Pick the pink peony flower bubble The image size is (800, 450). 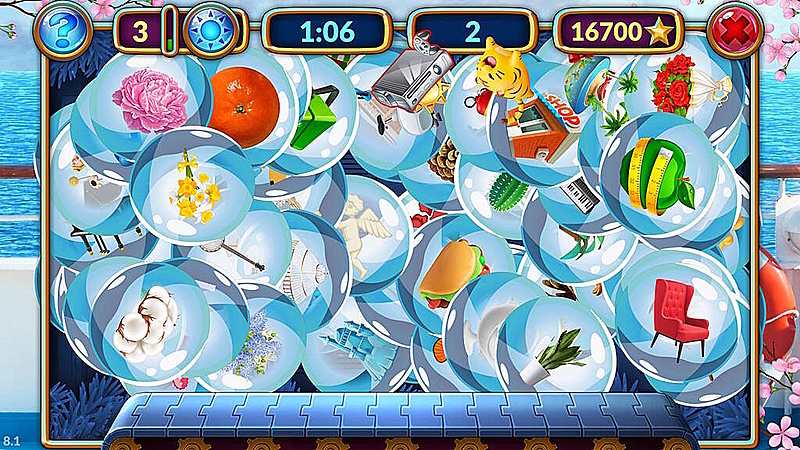[x=150, y=100]
